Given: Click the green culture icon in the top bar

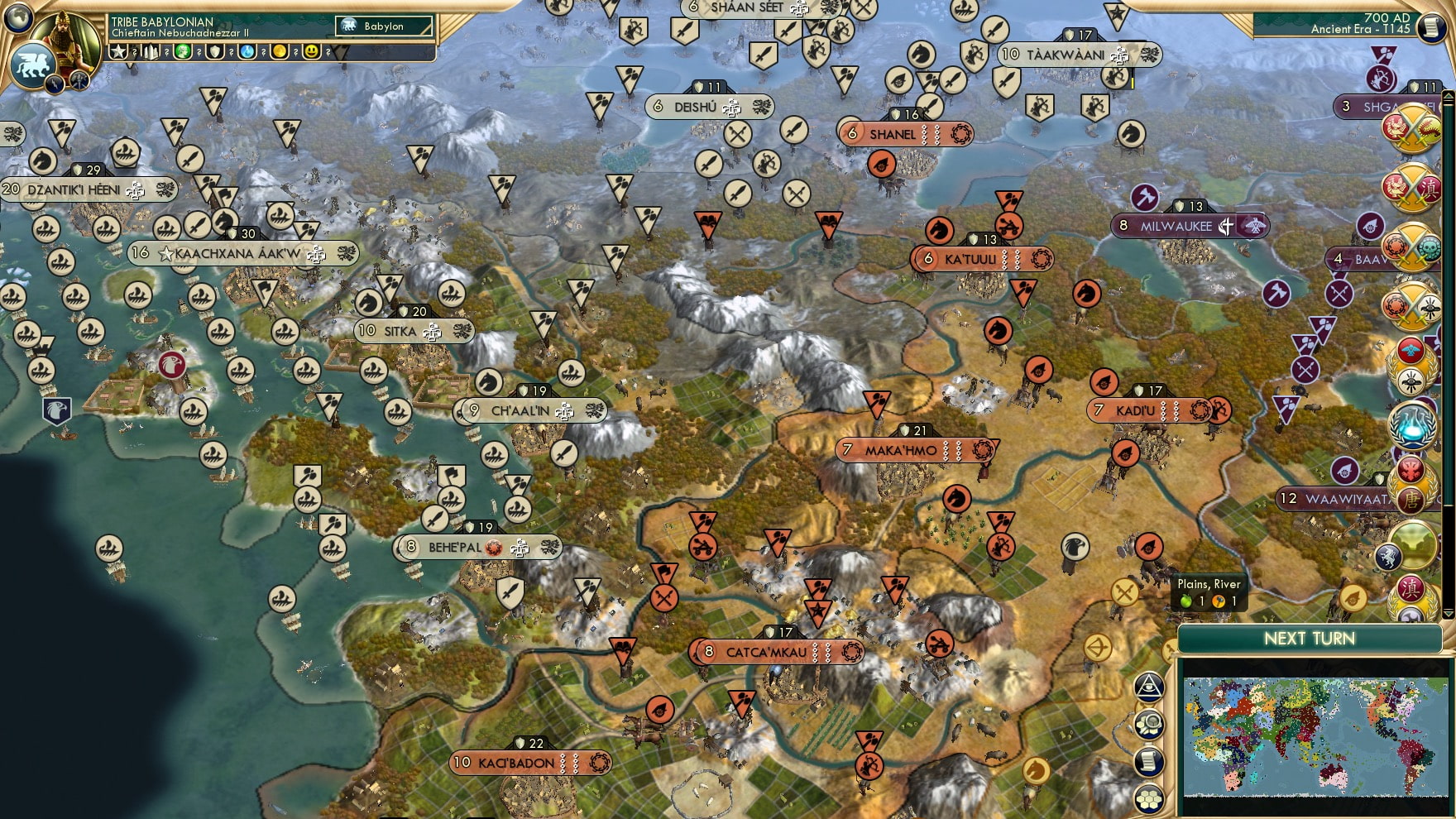Looking at the screenshot, I should click(x=183, y=52).
